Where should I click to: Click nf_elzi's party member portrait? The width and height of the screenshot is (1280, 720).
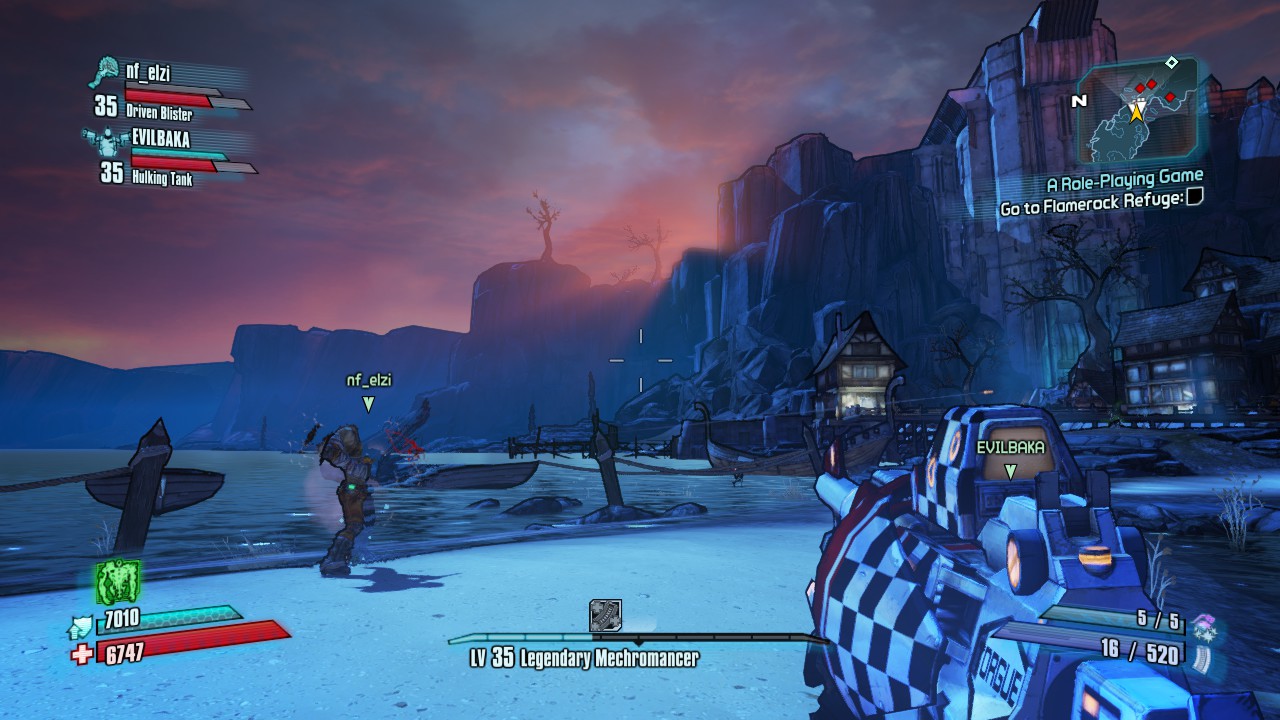(103, 73)
